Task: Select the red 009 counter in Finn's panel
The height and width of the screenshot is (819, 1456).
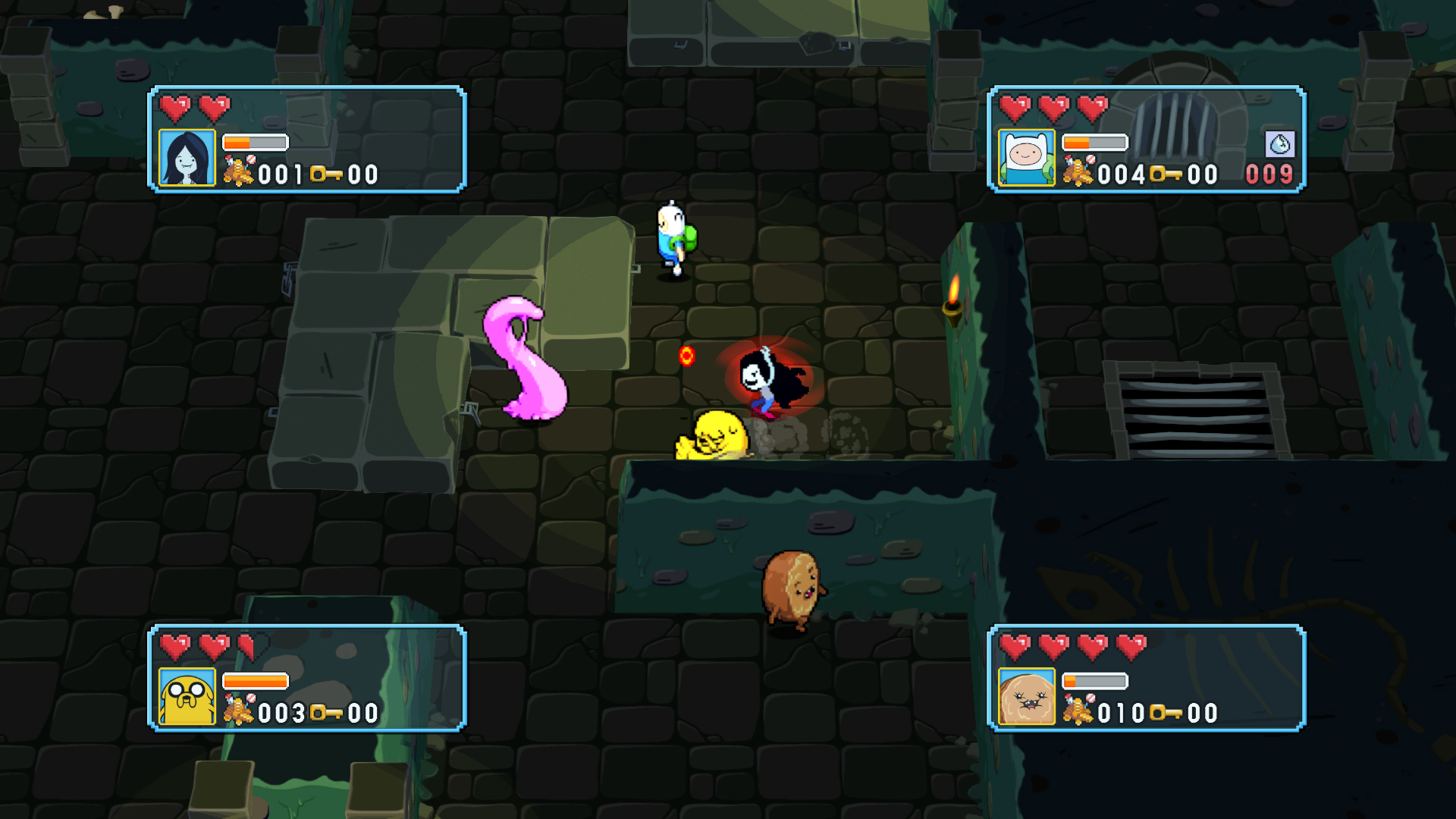Action: (1268, 174)
